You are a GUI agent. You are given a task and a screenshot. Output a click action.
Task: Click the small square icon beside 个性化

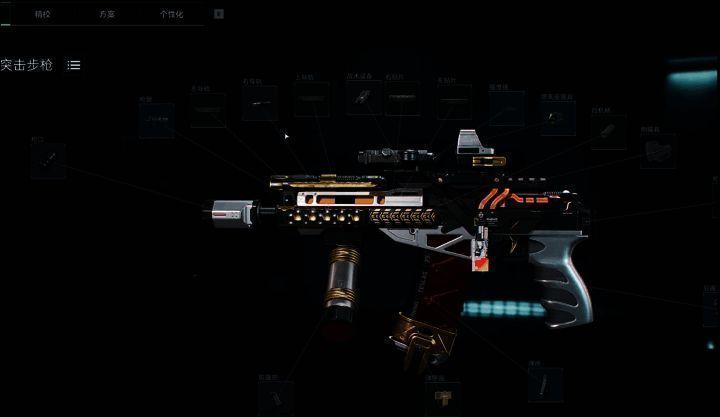pos(219,15)
